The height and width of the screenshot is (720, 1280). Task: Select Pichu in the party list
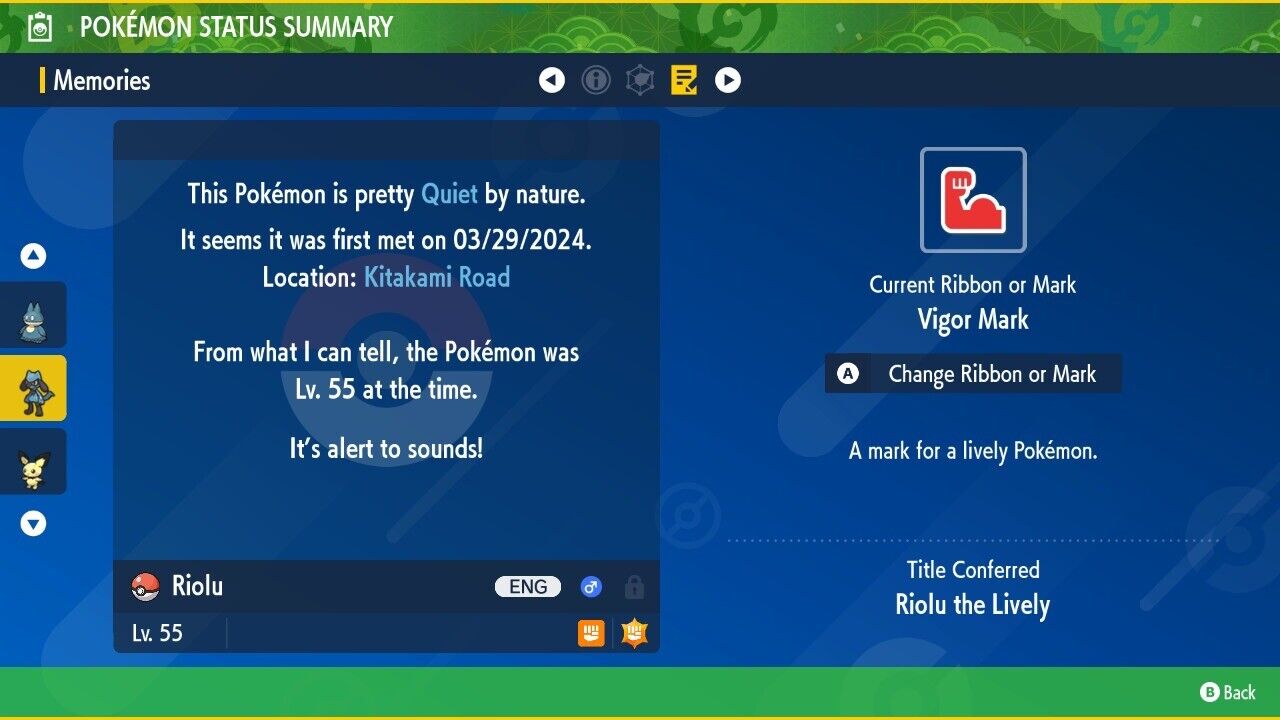pyautogui.click(x=33, y=461)
